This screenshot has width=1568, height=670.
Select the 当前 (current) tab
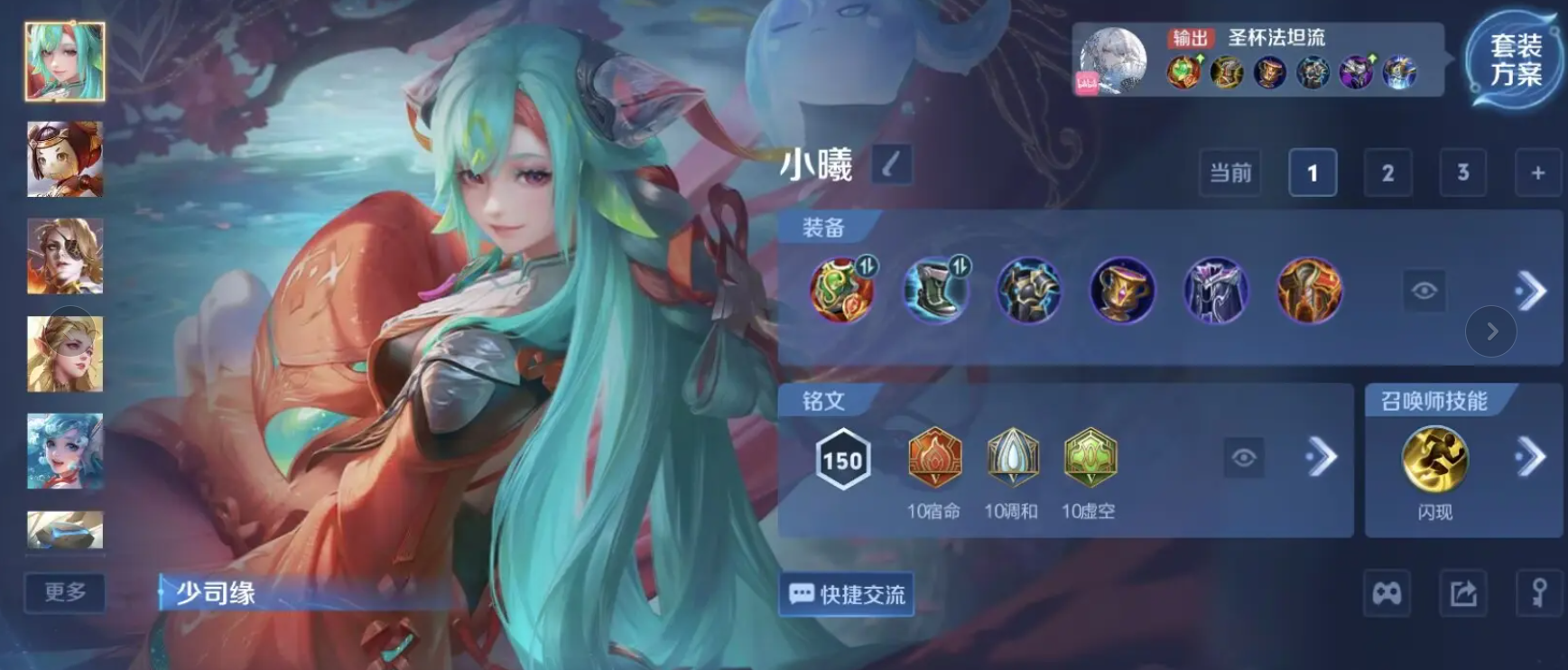click(1229, 172)
